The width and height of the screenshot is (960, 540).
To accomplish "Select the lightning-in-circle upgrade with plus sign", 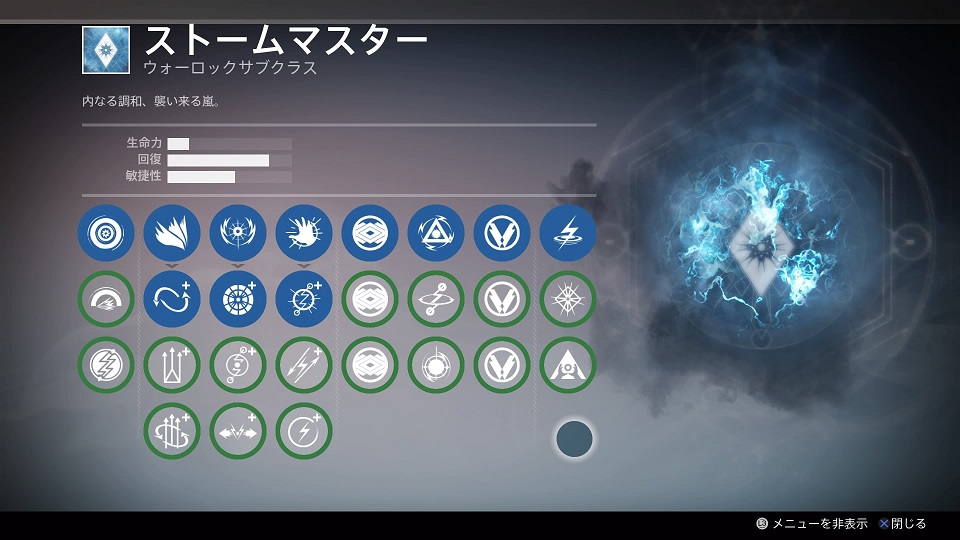I will (304, 431).
